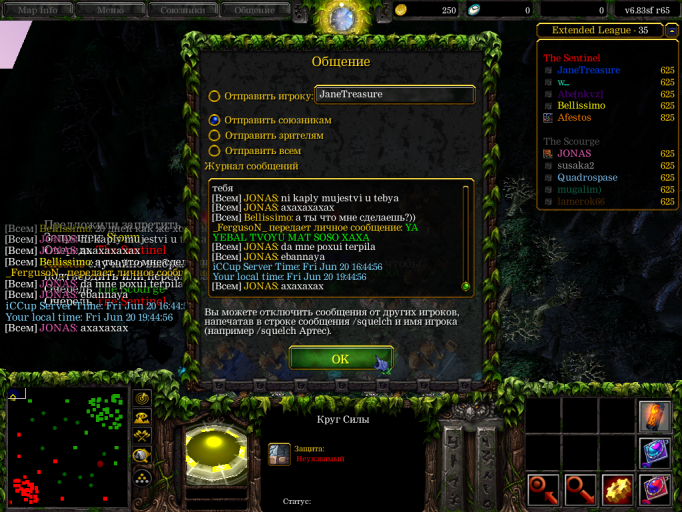Open the Союзники allies menu
The height and width of the screenshot is (512, 682).
[183, 10]
